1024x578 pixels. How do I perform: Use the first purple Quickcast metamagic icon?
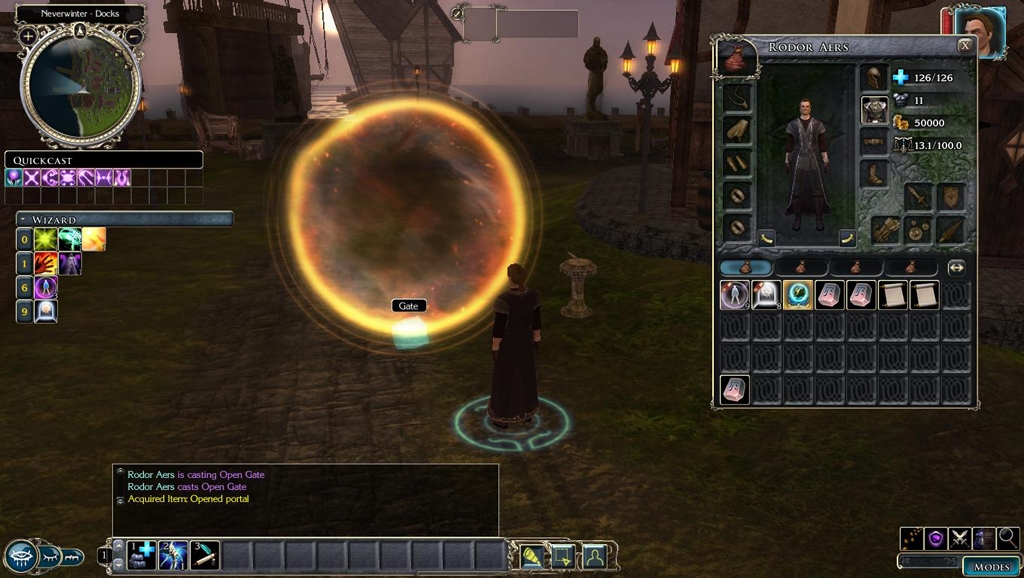point(14,177)
